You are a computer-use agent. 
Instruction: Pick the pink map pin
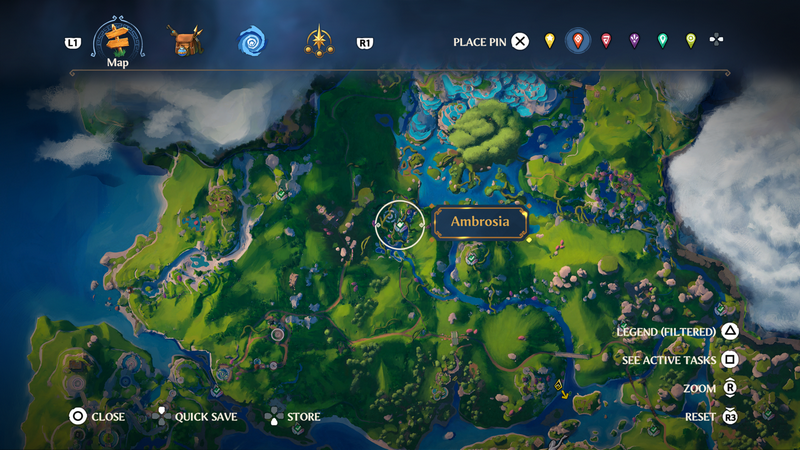tap(606, 41)
